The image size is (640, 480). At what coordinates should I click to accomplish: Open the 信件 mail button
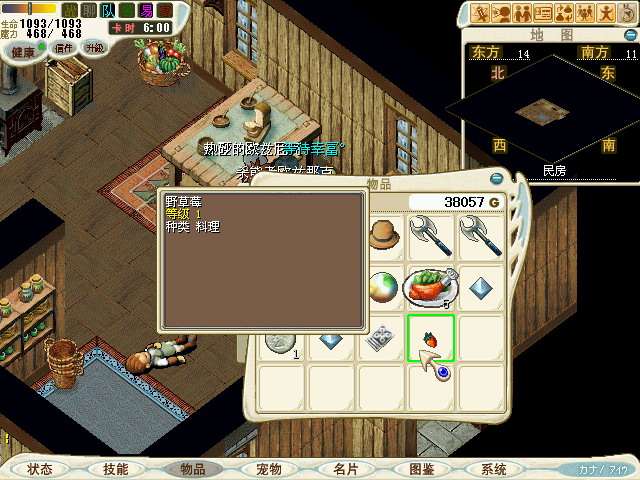64,48
